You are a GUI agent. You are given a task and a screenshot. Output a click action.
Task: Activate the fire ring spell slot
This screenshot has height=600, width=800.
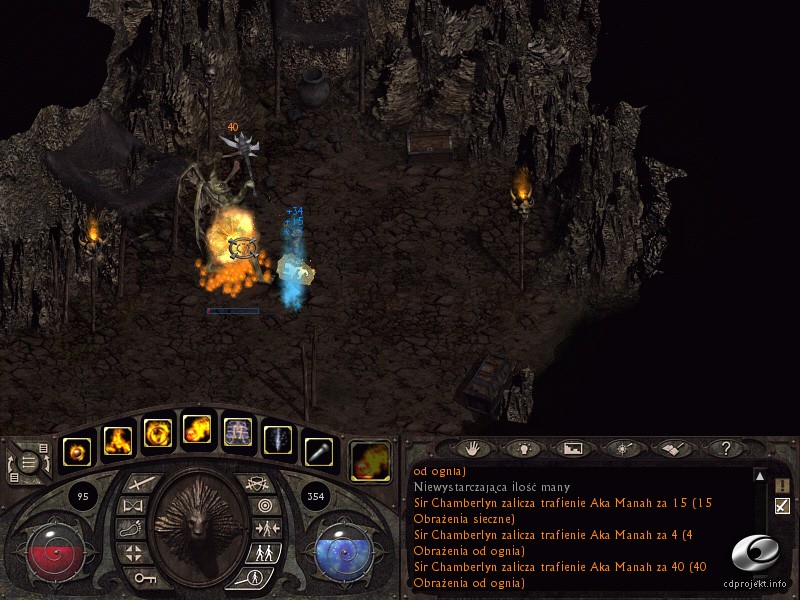157,432
